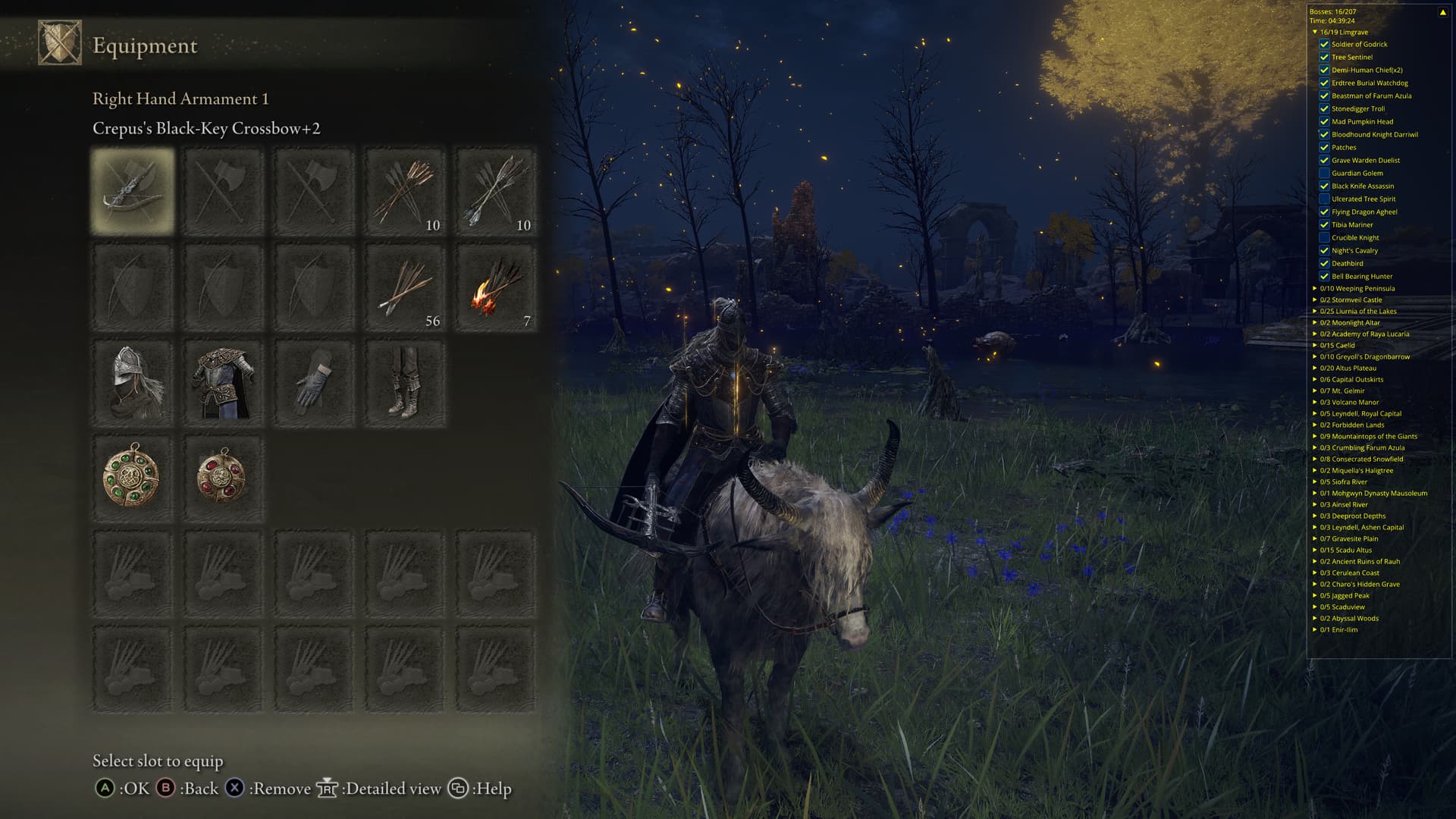Expand the Caelid boss section
The height and width of the screenshot is (819, 1456).
1315,345
